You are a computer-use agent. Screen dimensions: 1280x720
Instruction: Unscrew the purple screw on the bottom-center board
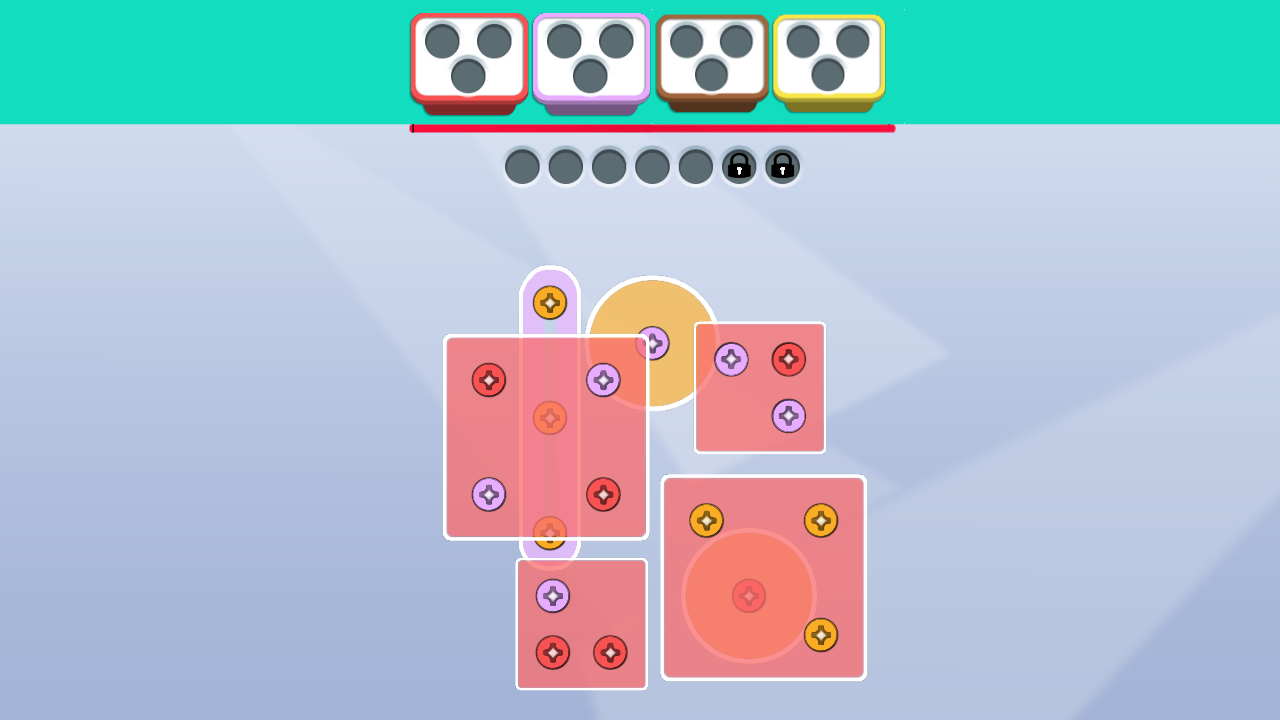tap(554, 596)
